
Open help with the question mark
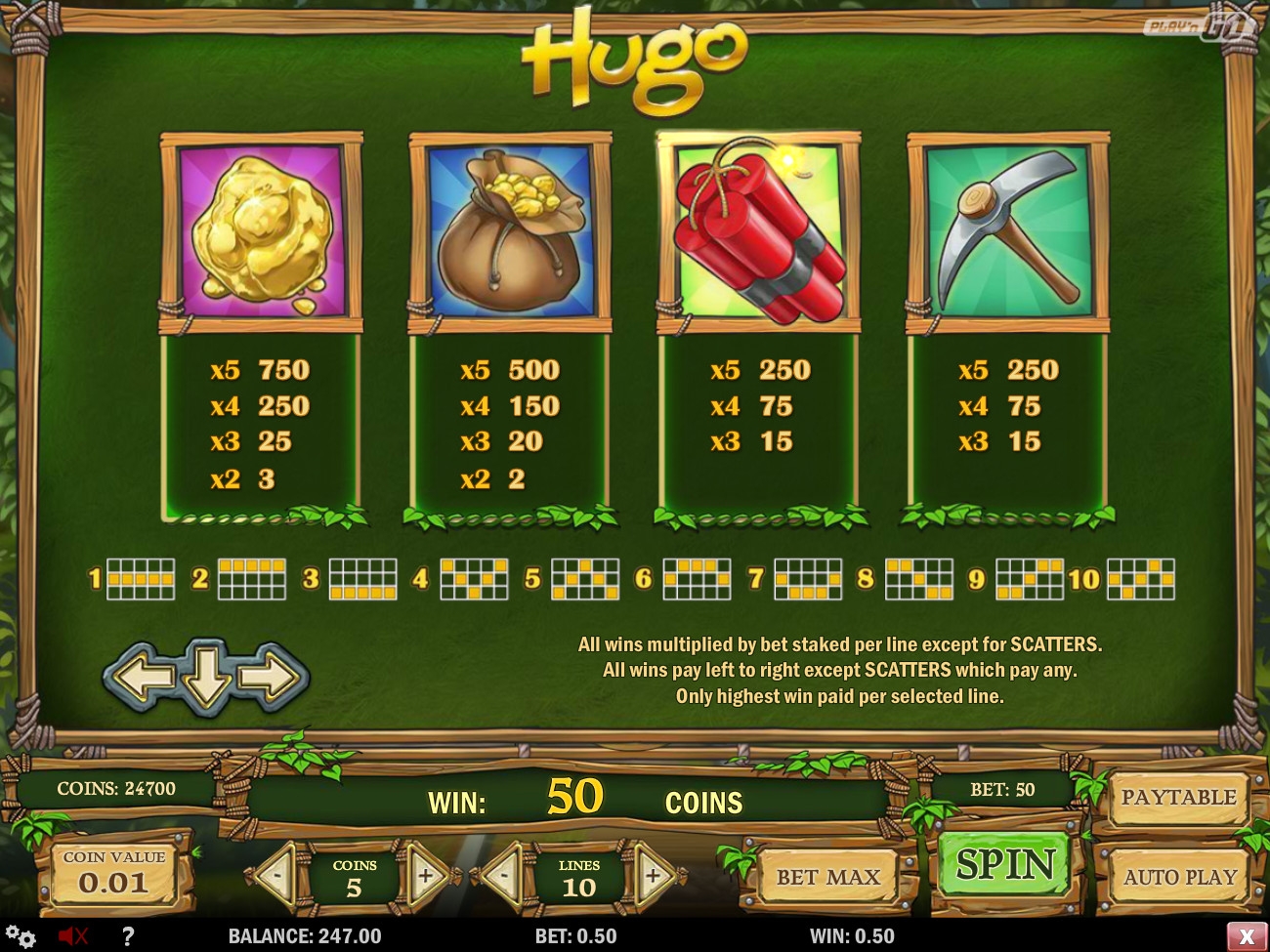click(x=127, y=935)
